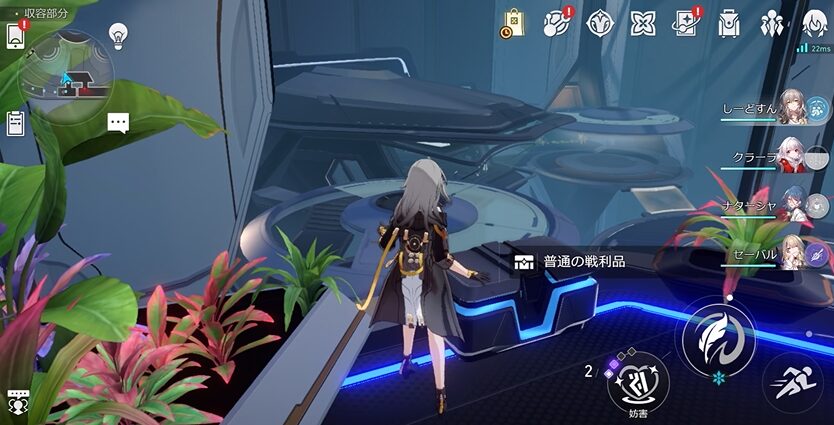Open the chat speech bubble
The width and height of the screenshot is (834, 425).
click(x=119, y=123)
